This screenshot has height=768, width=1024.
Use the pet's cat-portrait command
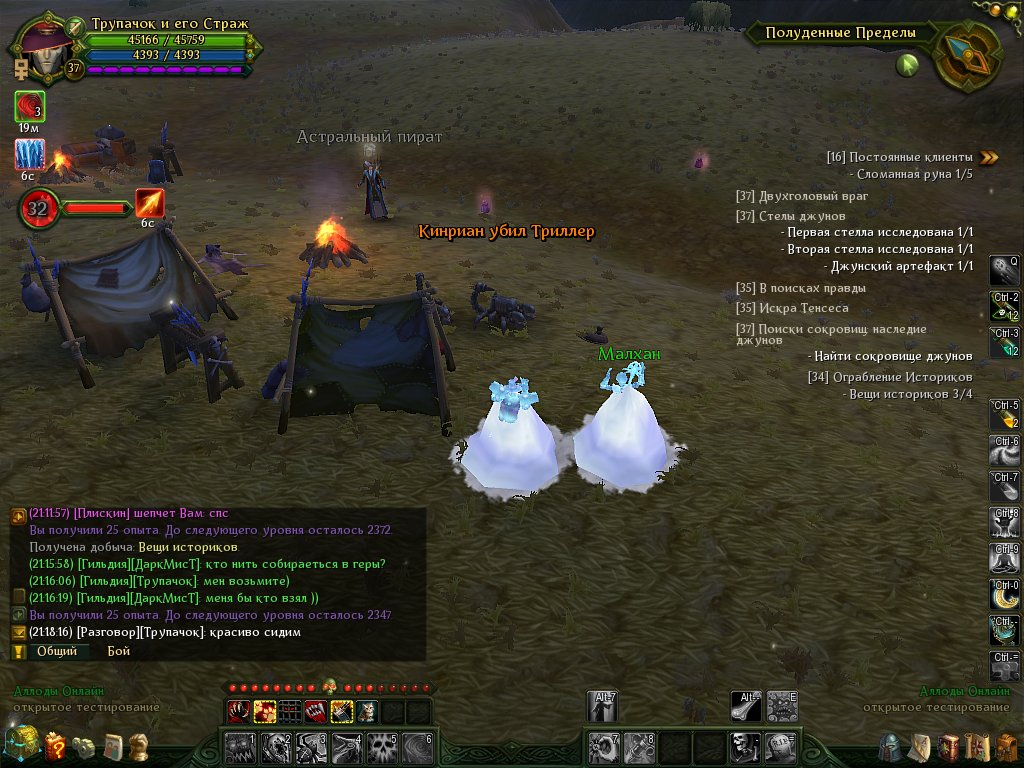click(x=368, y=711)
